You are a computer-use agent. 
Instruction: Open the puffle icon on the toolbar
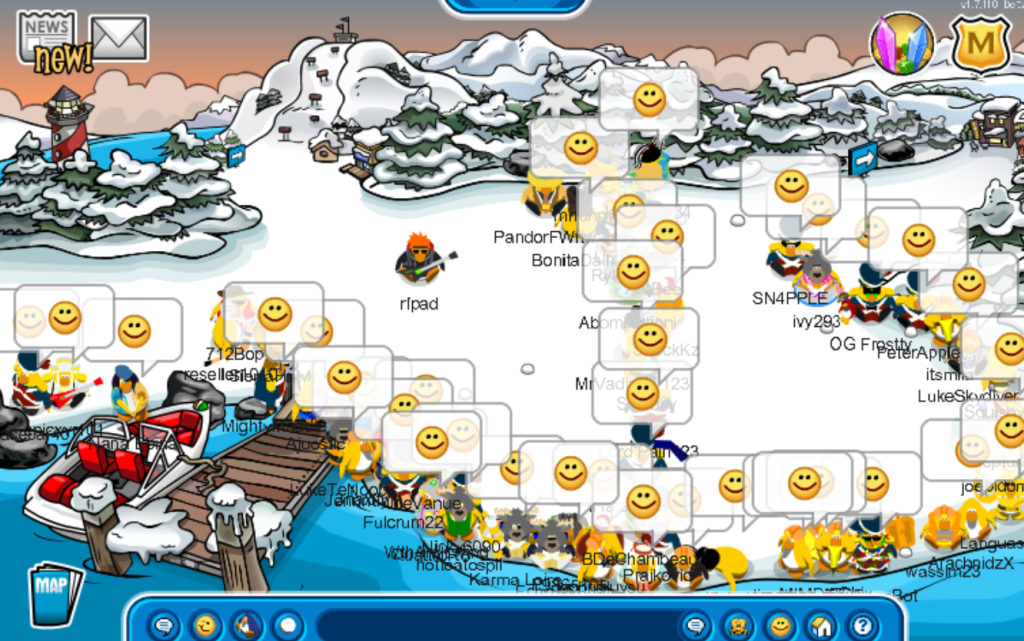(738, 626)
